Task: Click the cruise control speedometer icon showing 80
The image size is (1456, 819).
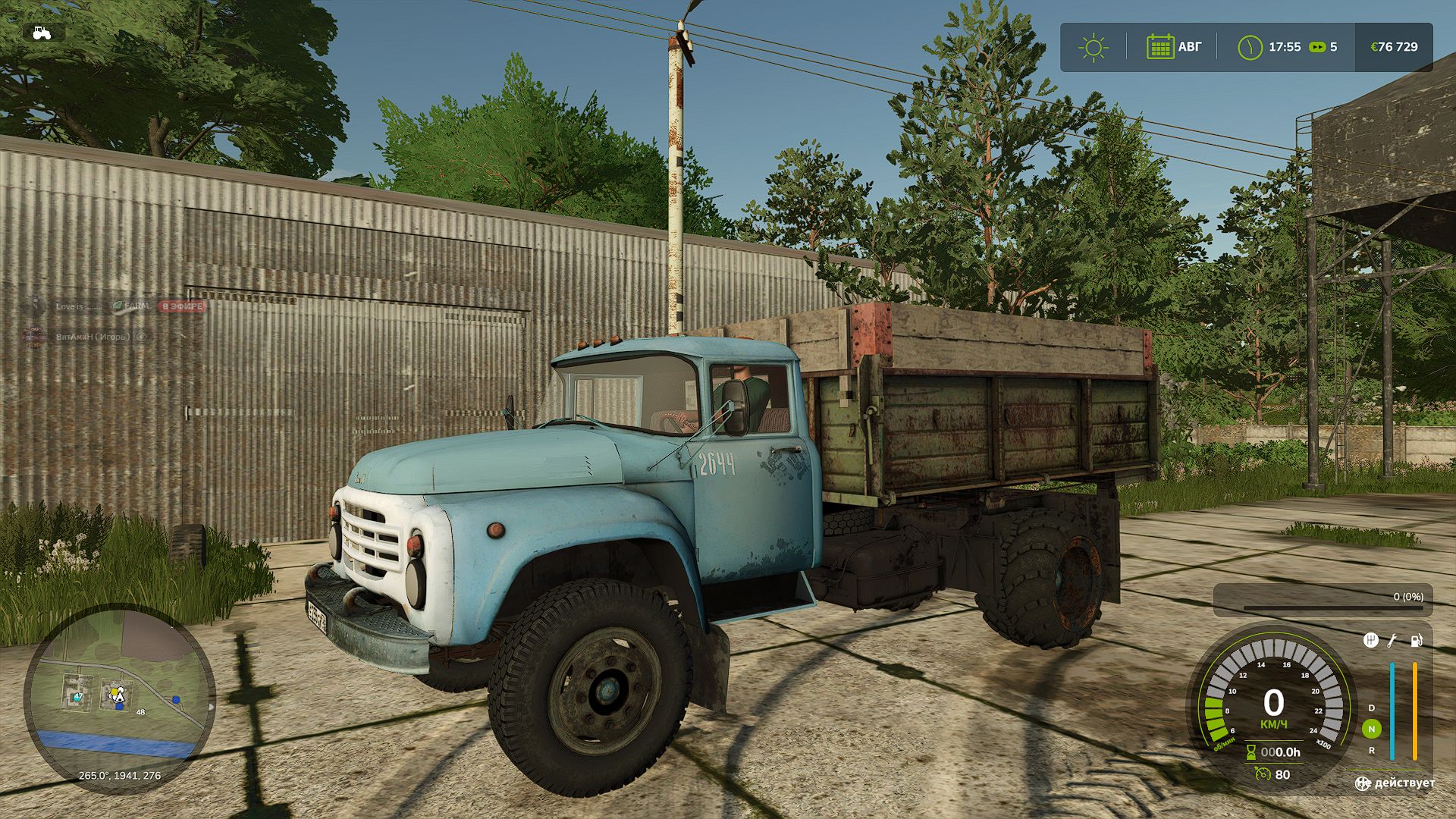Action: click(1262, 773)
